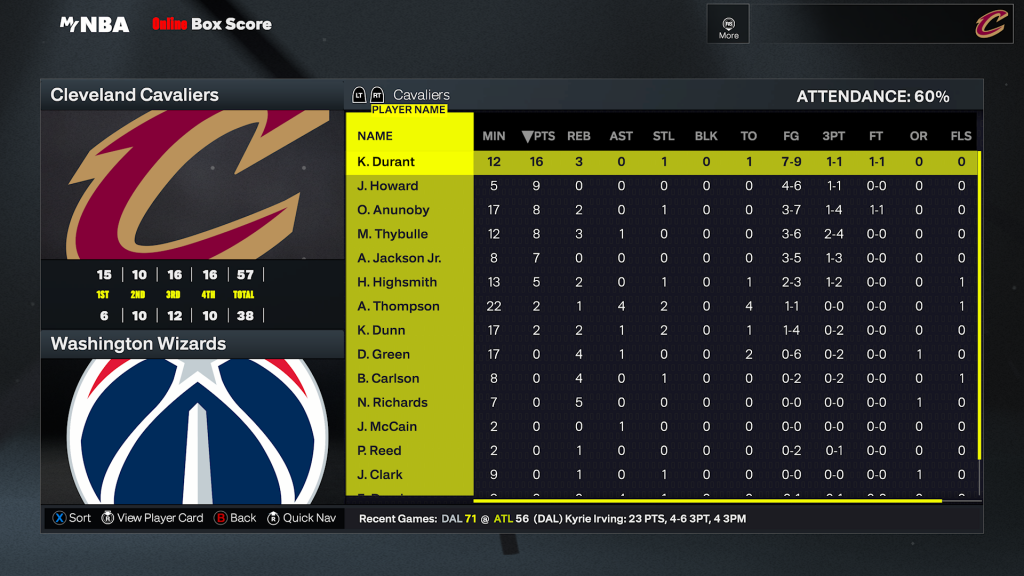Choose J. Howard in the player list
The height and width of the screenshot is (576, 1024).
pos(388,186)
